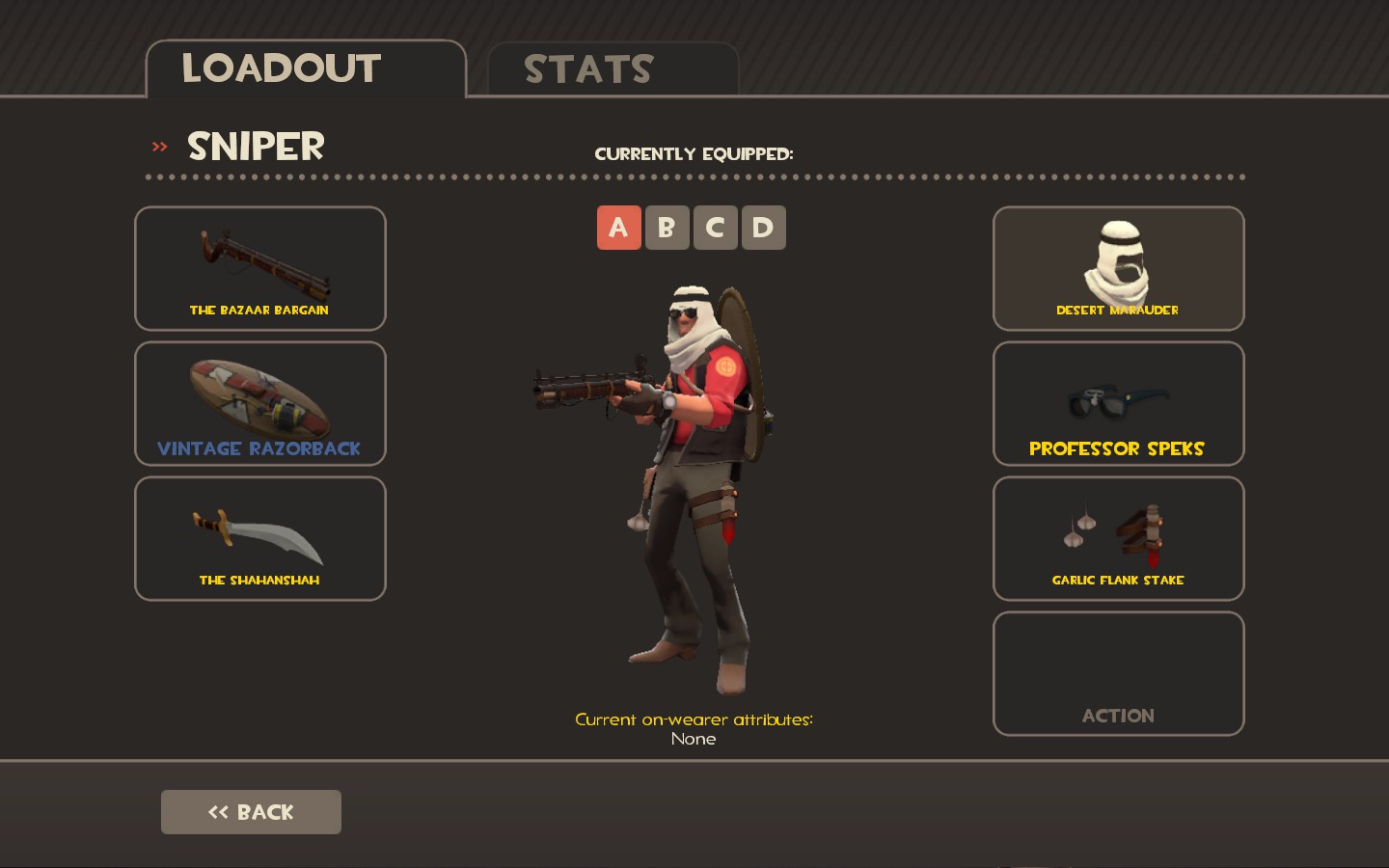The width and height of the screenshot is (1389, 868).
Task: Open The Shahanshah melee slot
Action: coord(260,538)
